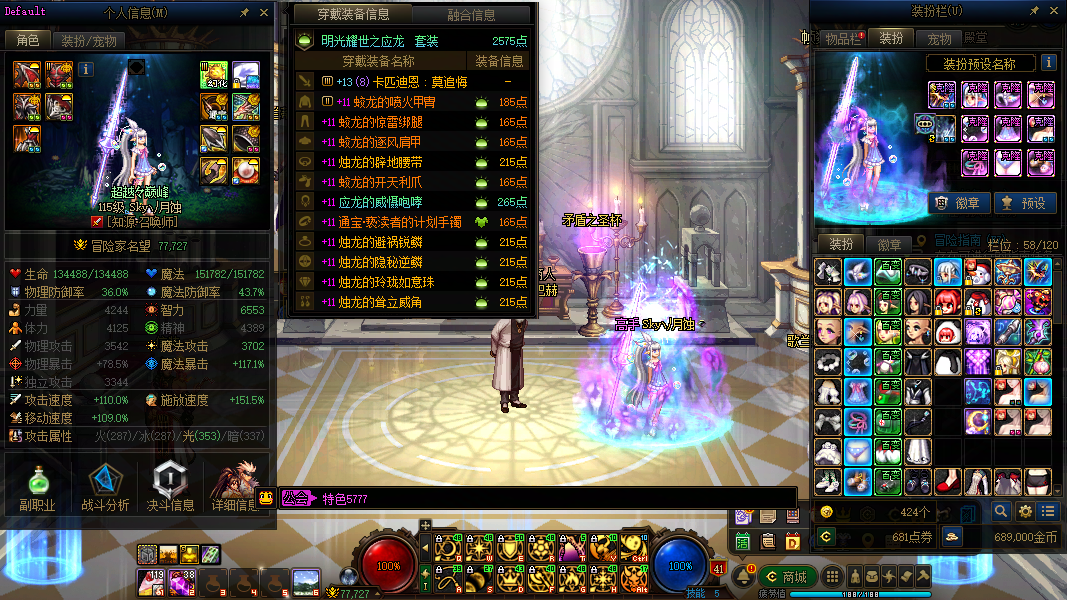
Task: Switch to the 物品栏 inventory tab
Action: click(842, 39)
